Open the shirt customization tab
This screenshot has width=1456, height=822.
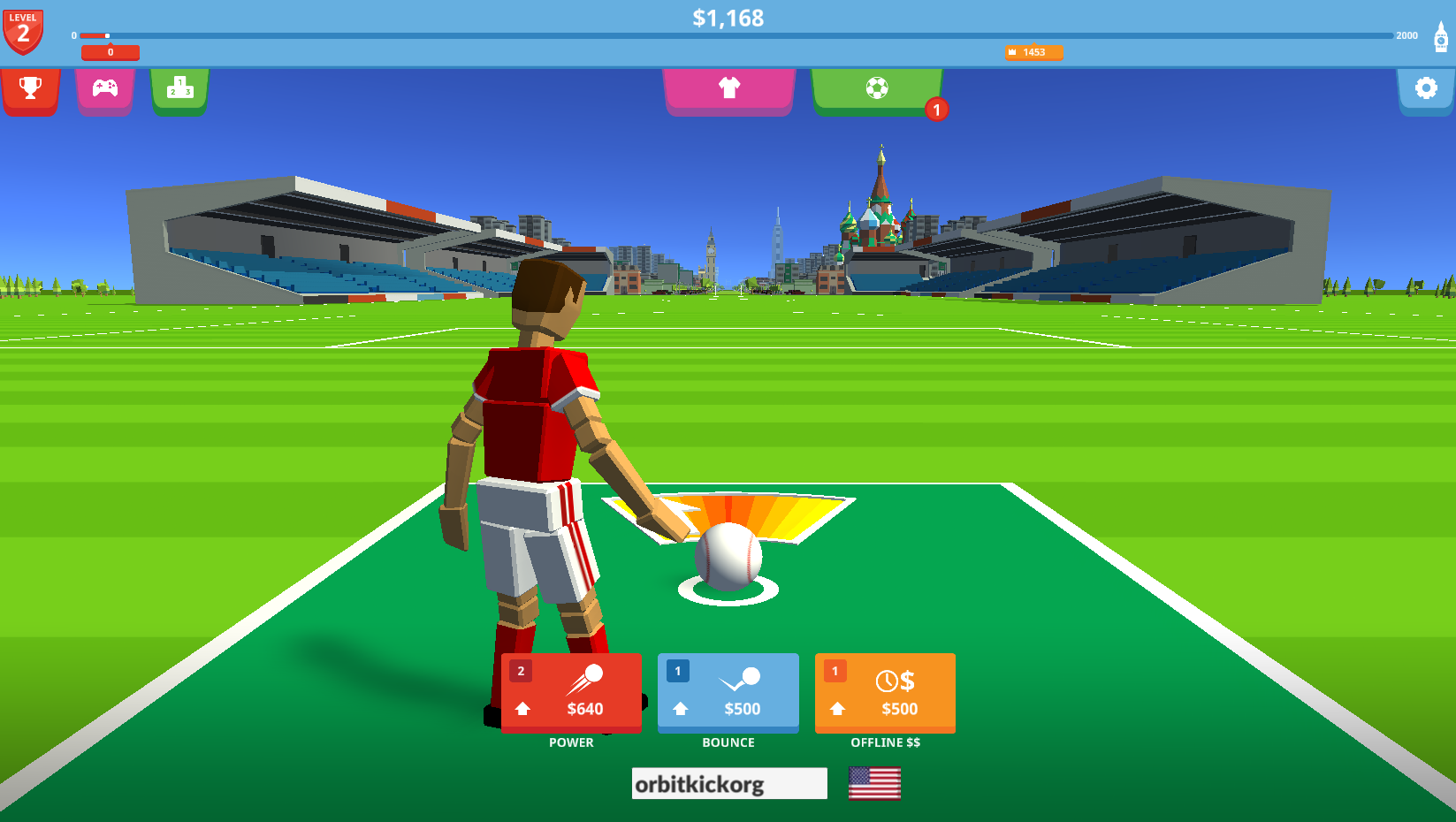pyautogui.click(x=728, y=88)
